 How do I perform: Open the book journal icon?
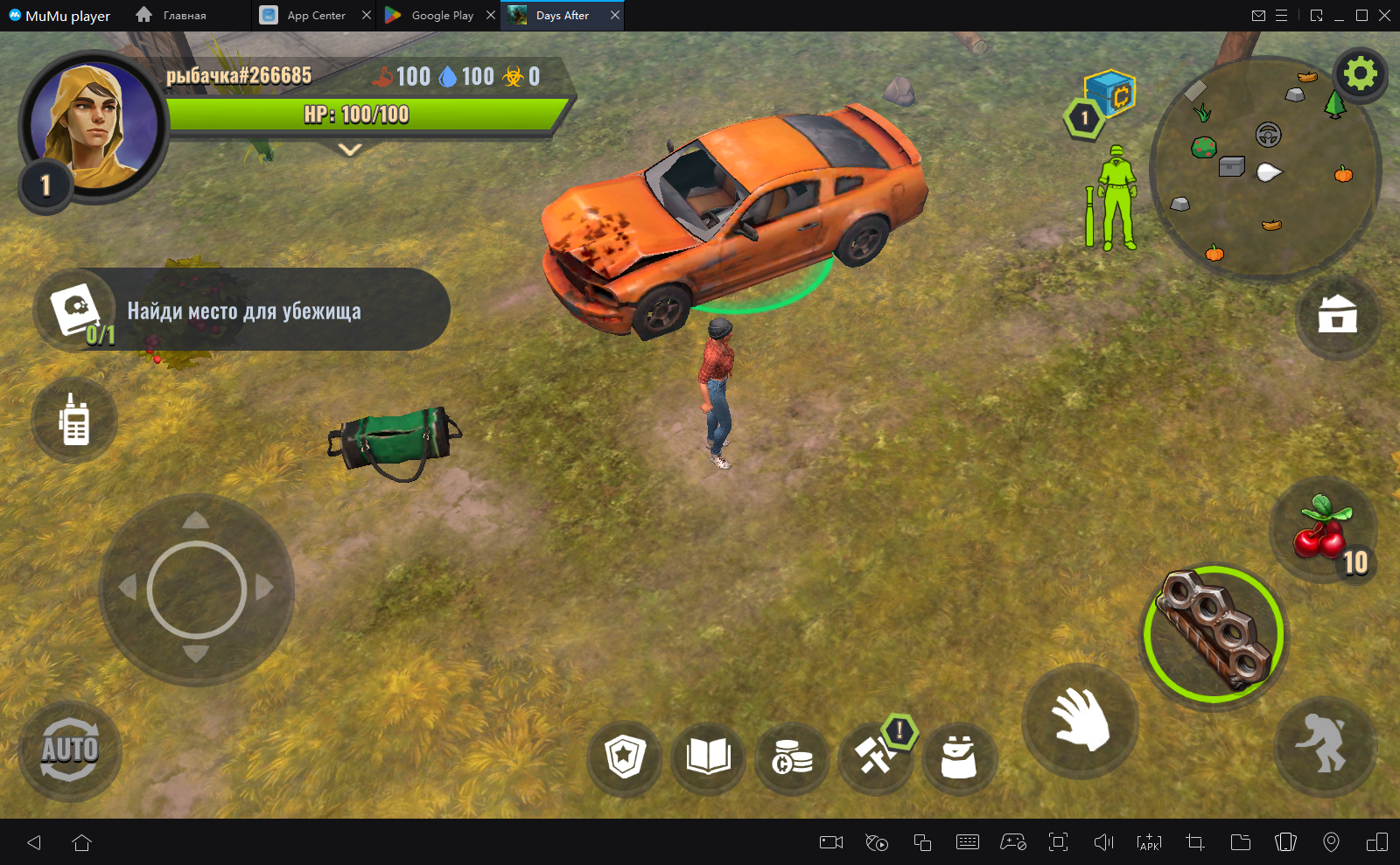[x=709, y=757]
